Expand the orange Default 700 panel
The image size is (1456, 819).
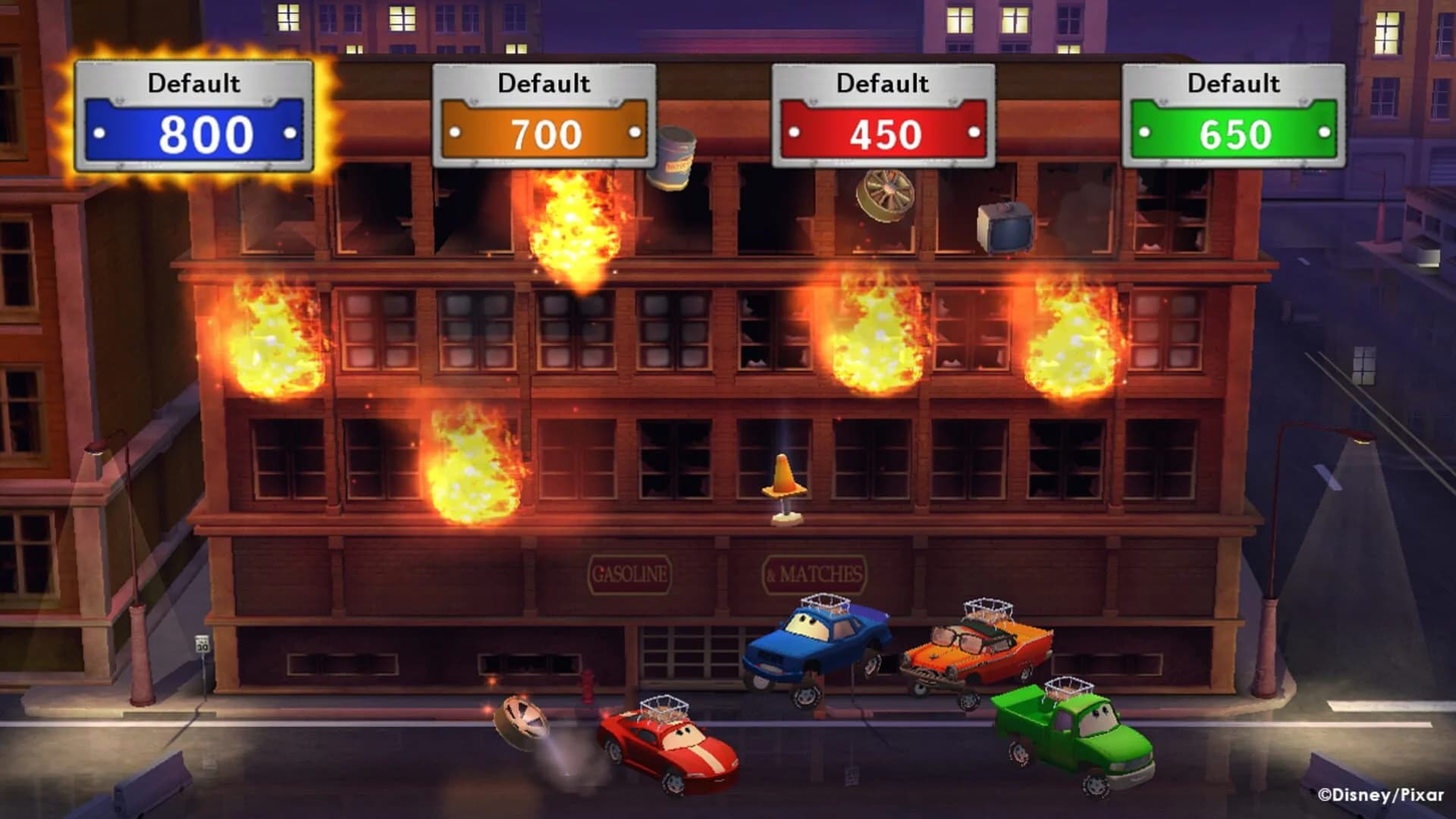[x=544, y=114]
